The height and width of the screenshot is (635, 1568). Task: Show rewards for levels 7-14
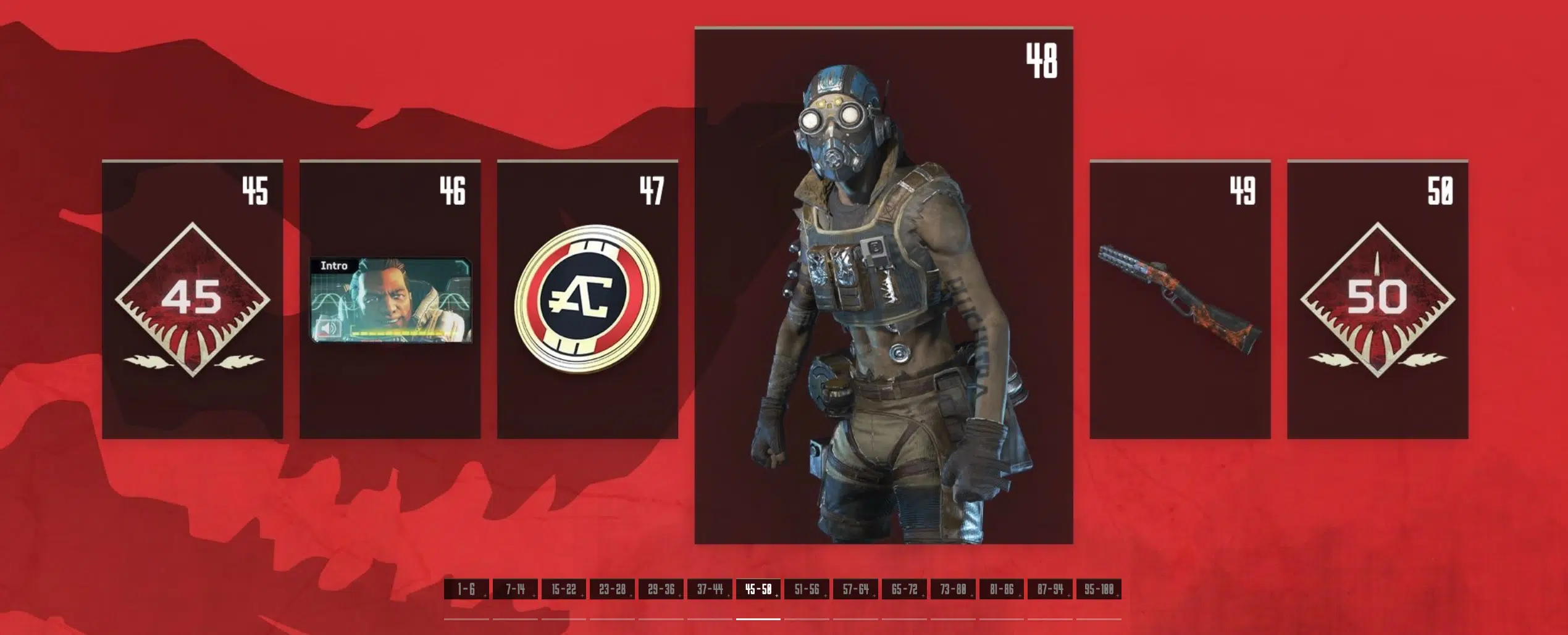[515, 589]
